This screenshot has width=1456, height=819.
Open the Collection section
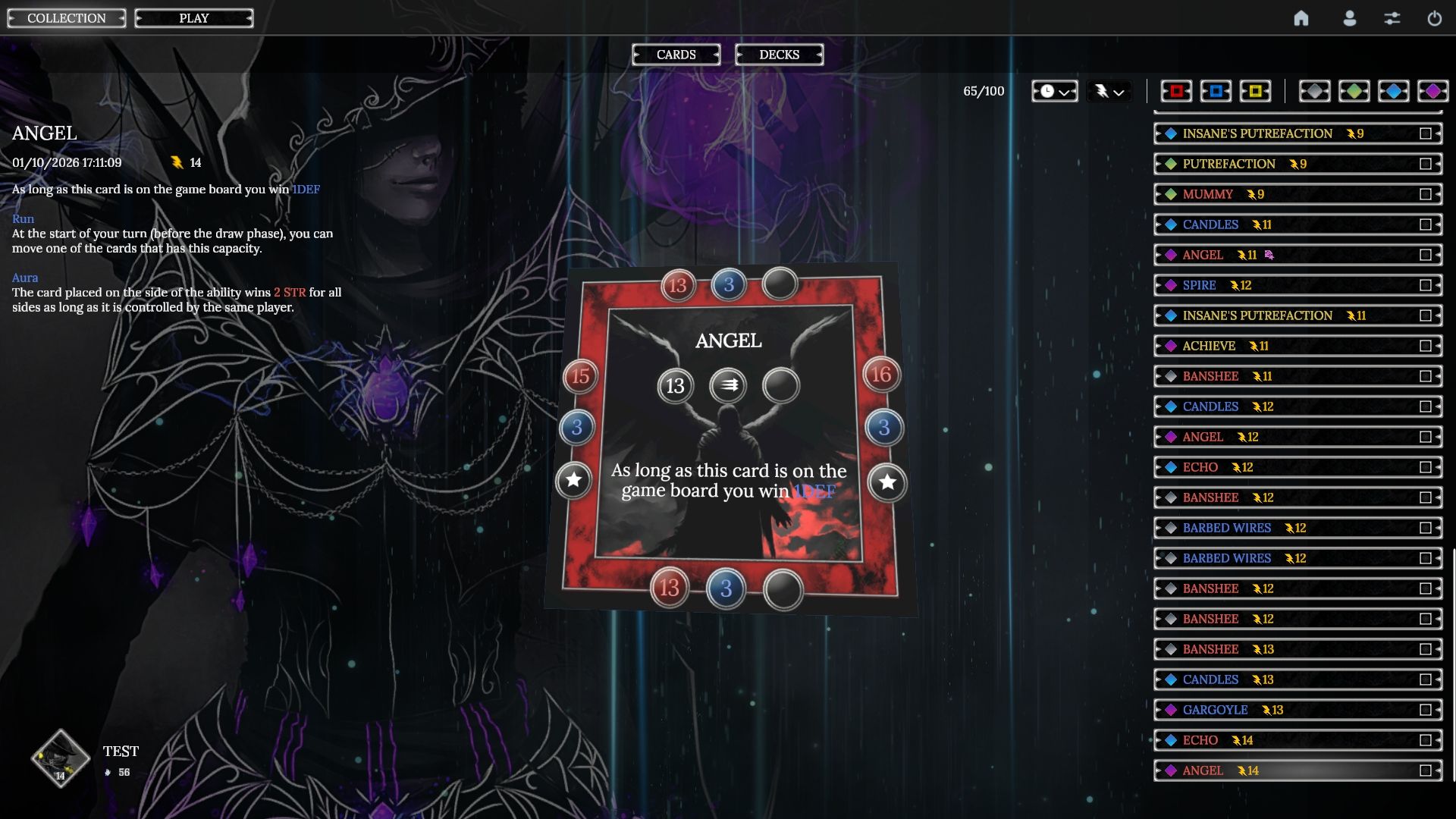click(67, 18)
